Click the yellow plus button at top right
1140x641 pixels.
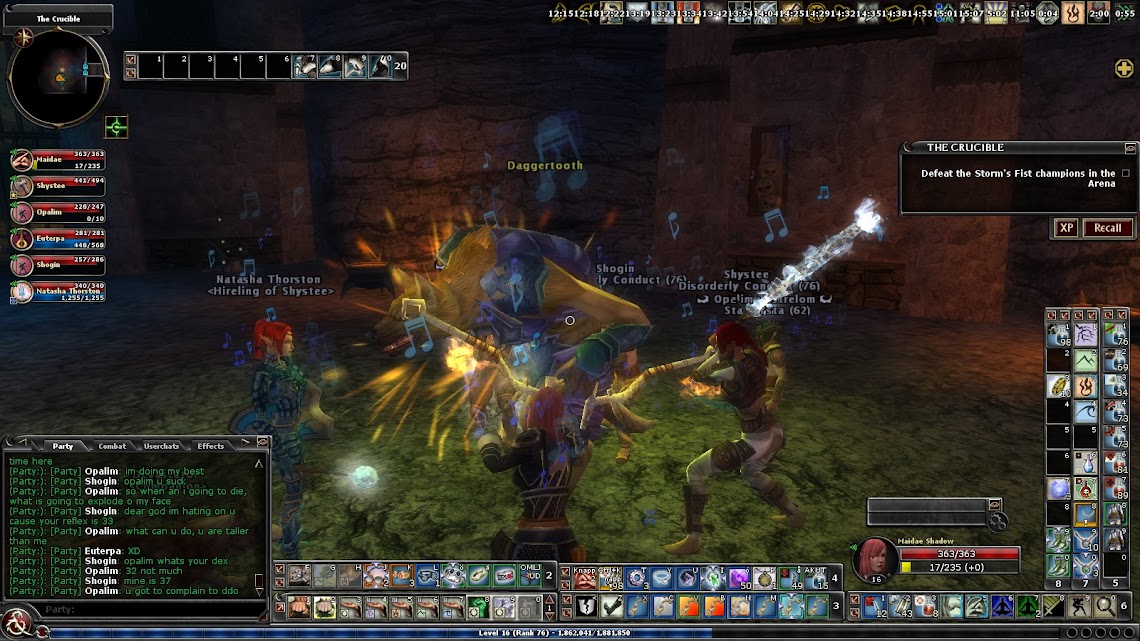pos(1124,68)
